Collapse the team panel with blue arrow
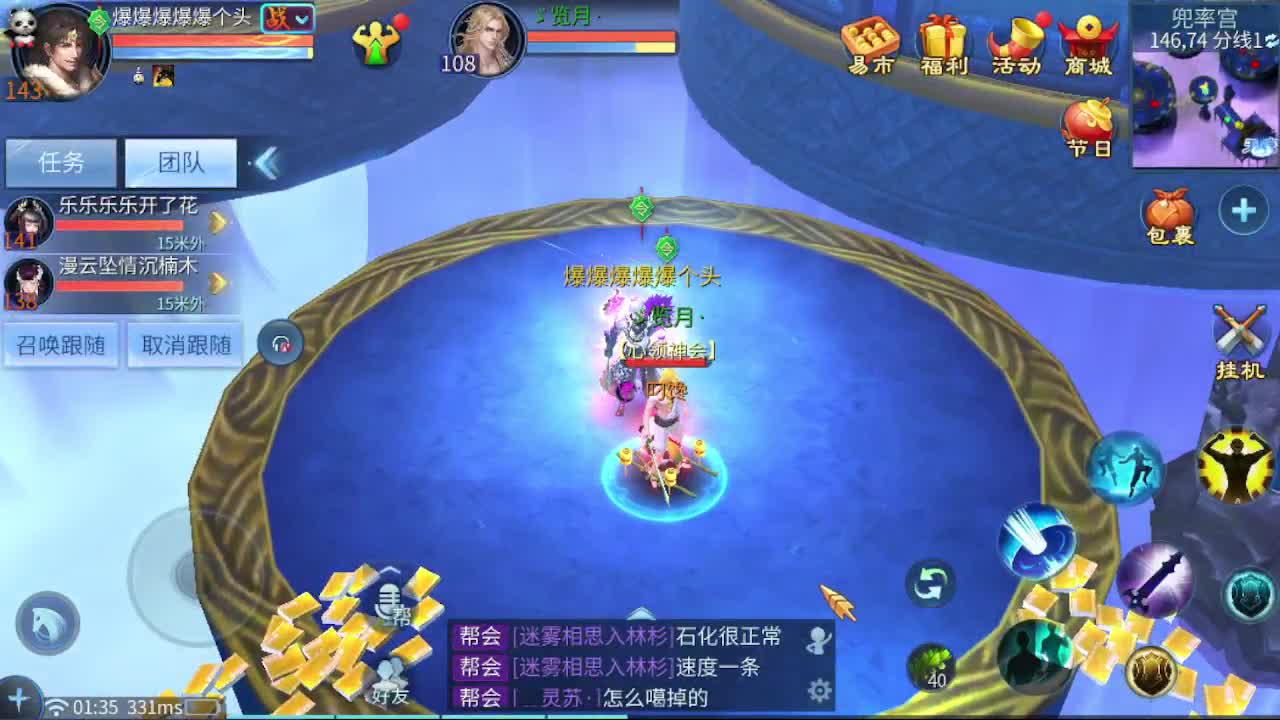The width and height of the screenshot is (1280, 720). 266,163
